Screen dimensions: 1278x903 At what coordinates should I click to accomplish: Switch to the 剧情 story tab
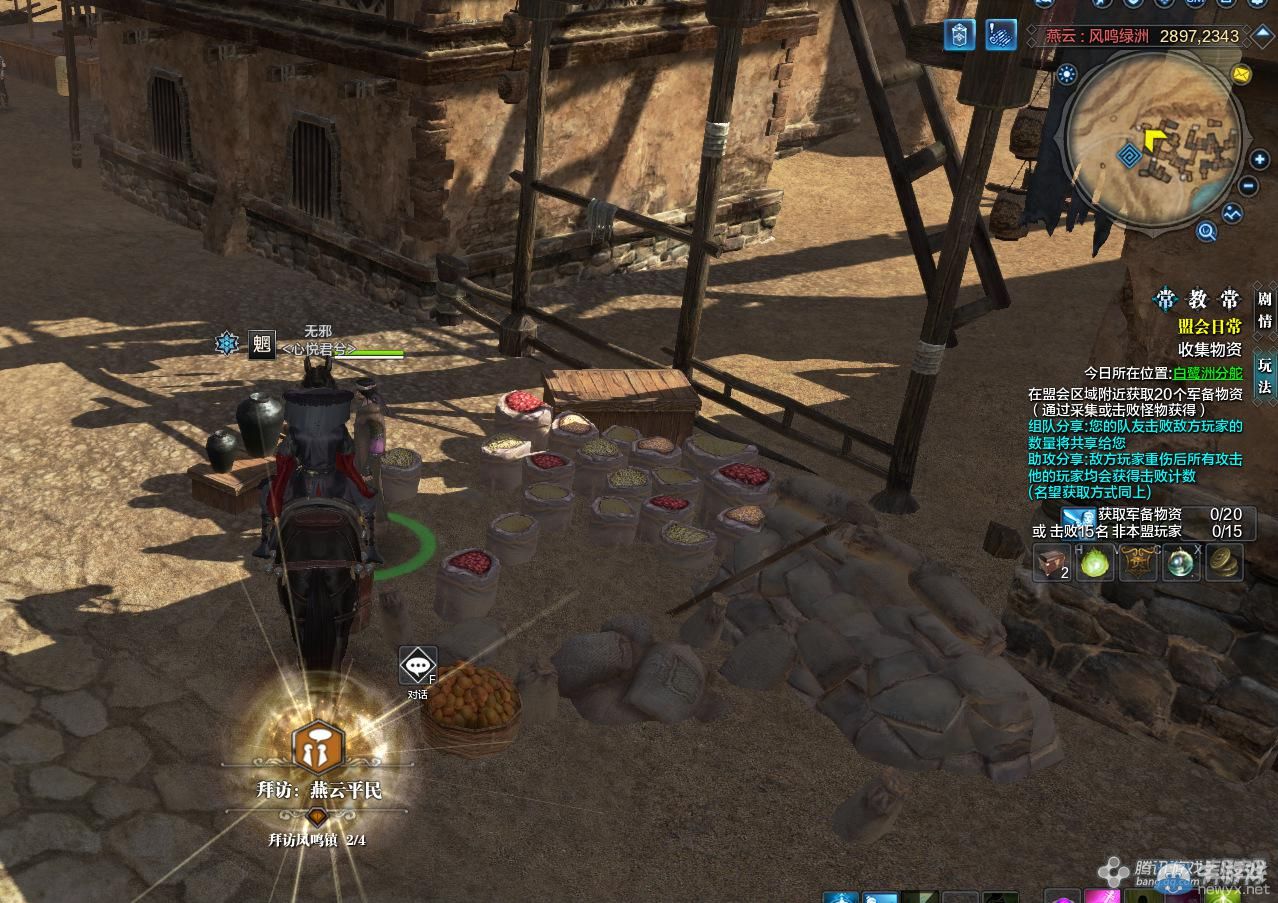pyautogui.click(x=1265, y=310)
